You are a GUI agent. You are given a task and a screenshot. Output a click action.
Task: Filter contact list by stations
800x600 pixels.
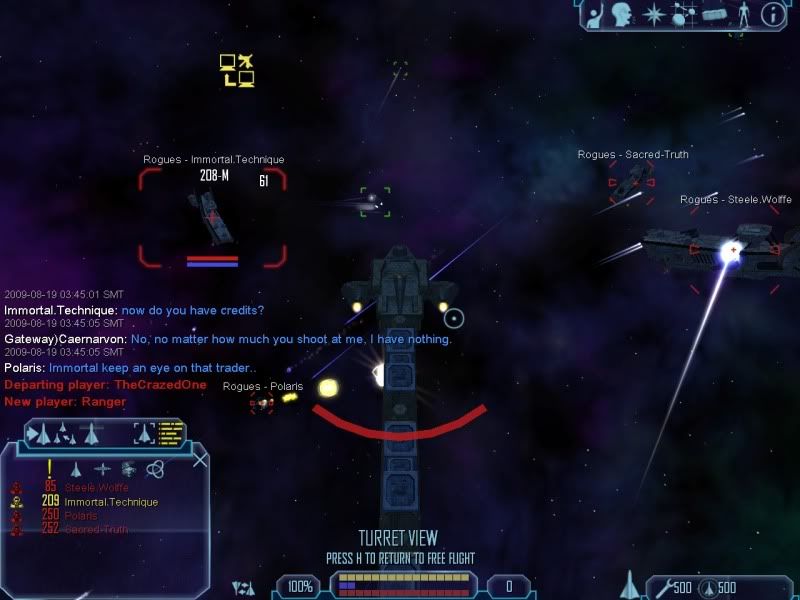click(102, 469)
